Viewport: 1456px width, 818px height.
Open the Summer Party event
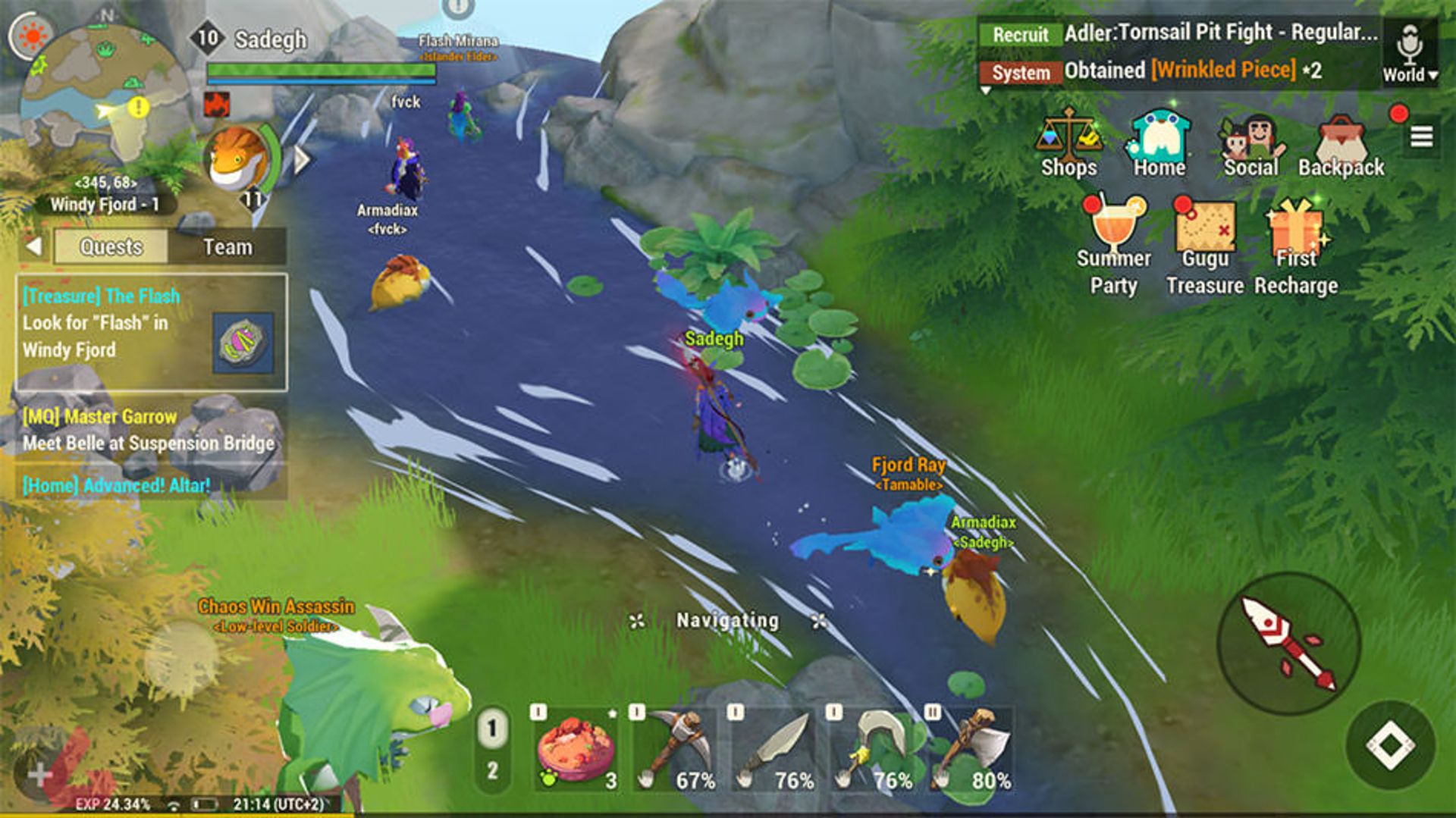(x=1113, y=244)
